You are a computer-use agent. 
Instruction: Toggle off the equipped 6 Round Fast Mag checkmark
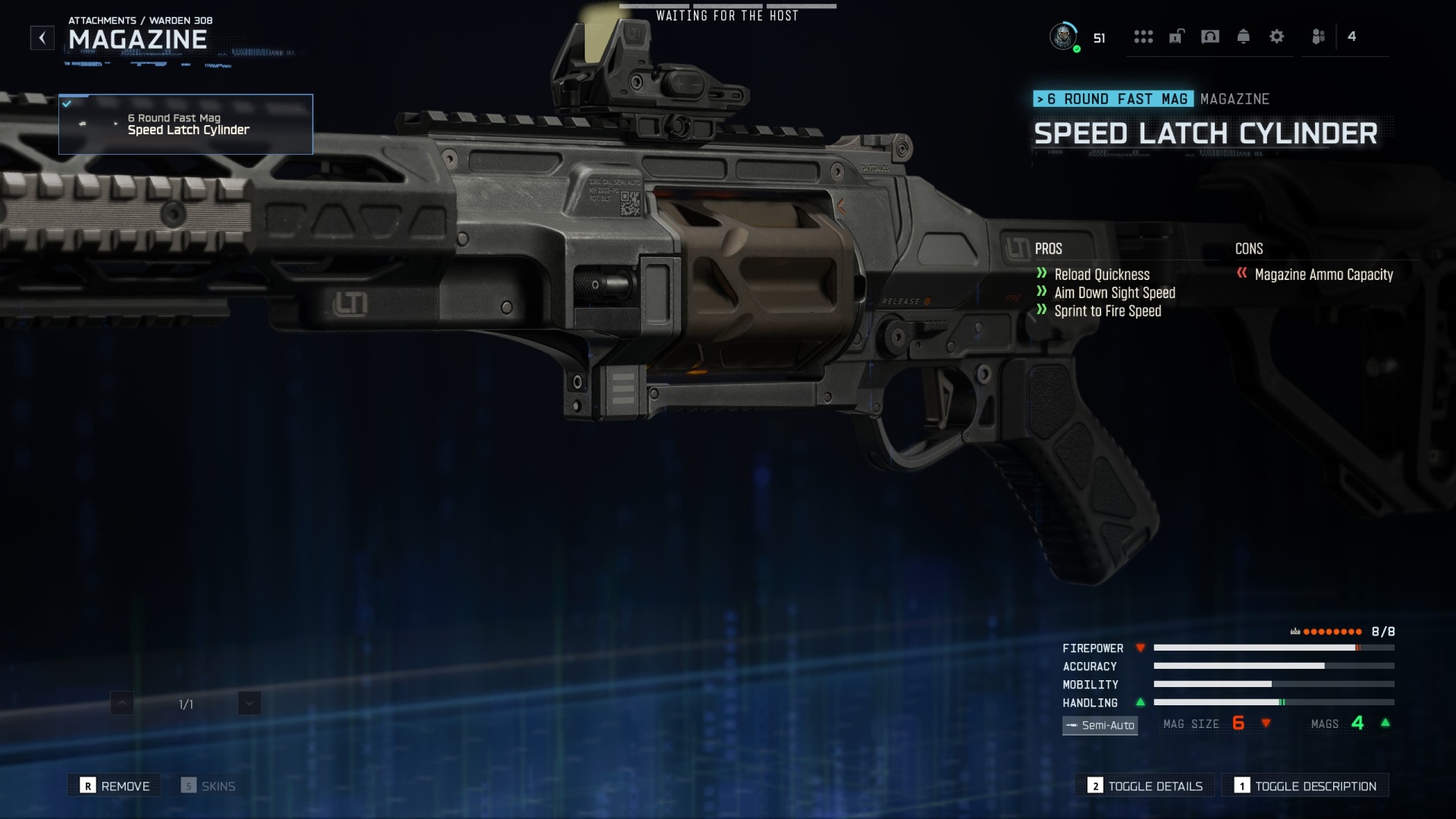click(x=67, y=105)
